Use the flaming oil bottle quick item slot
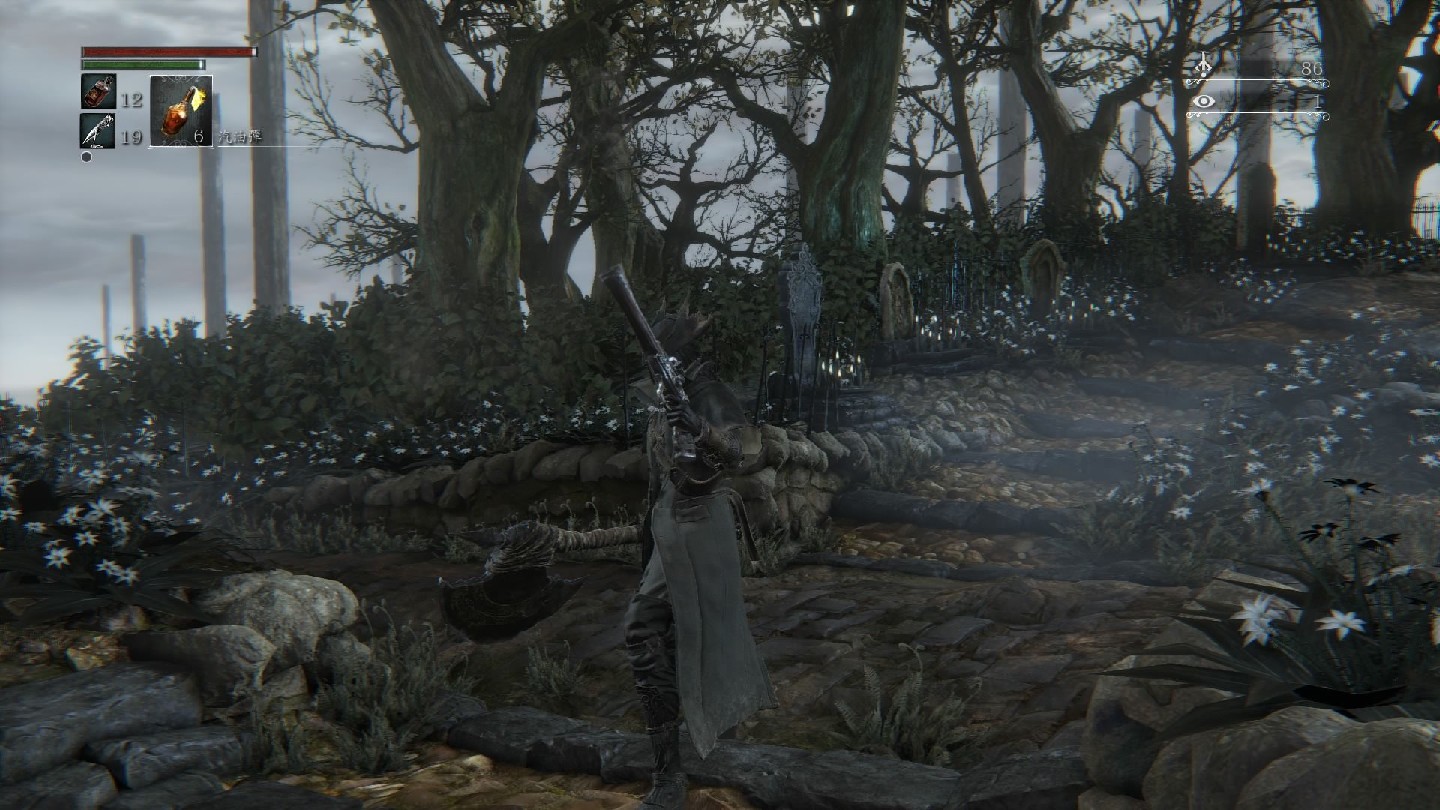 click(x=181, y=110)
